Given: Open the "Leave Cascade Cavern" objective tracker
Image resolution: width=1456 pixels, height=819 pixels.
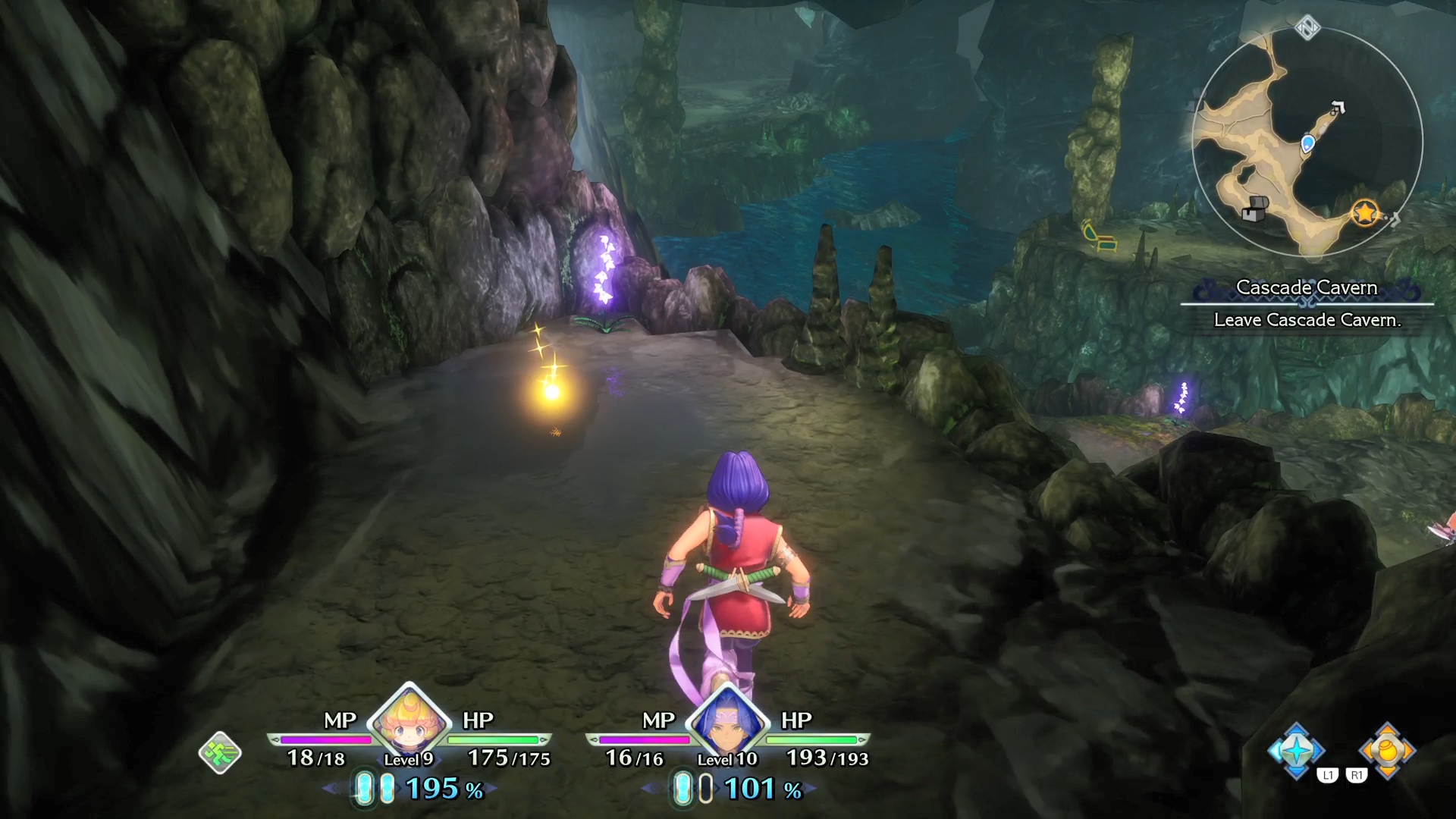Looking at the screenshot, I should 1307,320.
